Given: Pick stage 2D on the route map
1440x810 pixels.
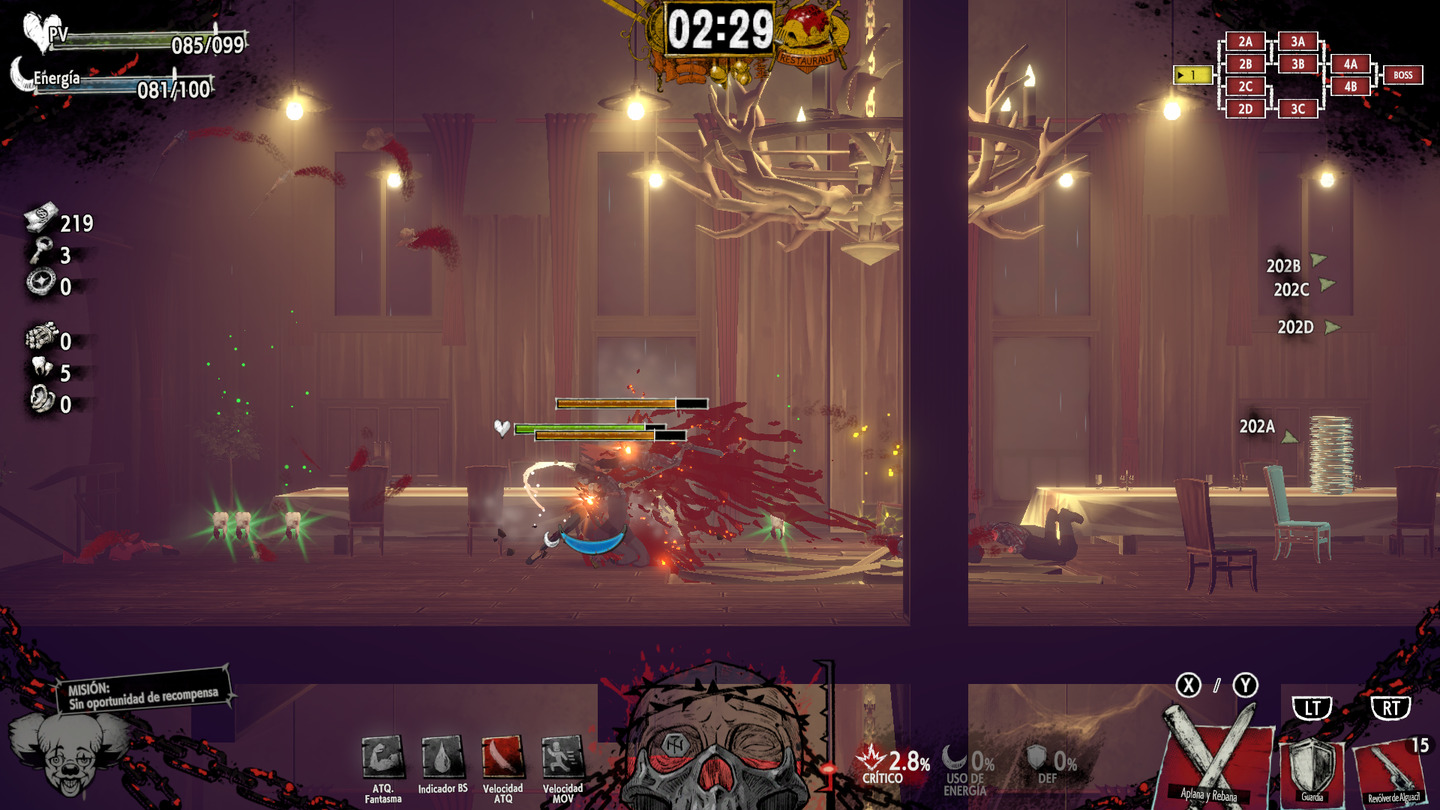Looking at the screenshot, I should tap(1245, 109).
